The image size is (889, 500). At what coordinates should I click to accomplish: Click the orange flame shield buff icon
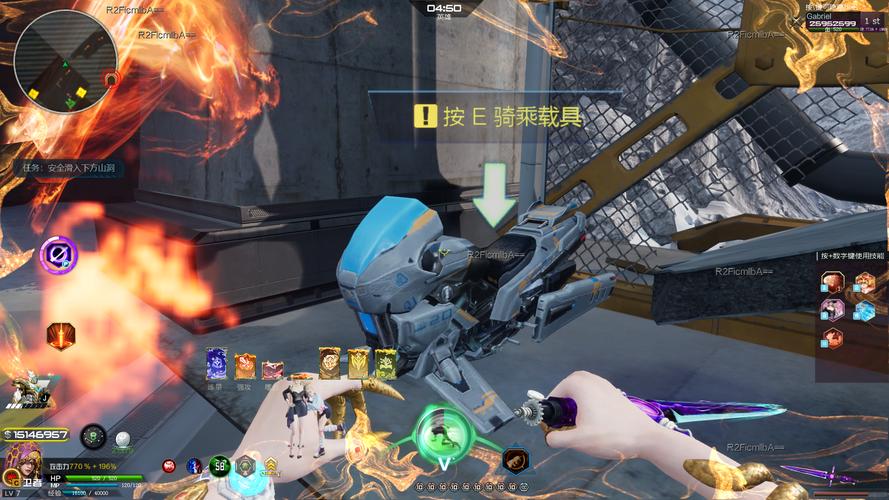[x=62, y=335]
